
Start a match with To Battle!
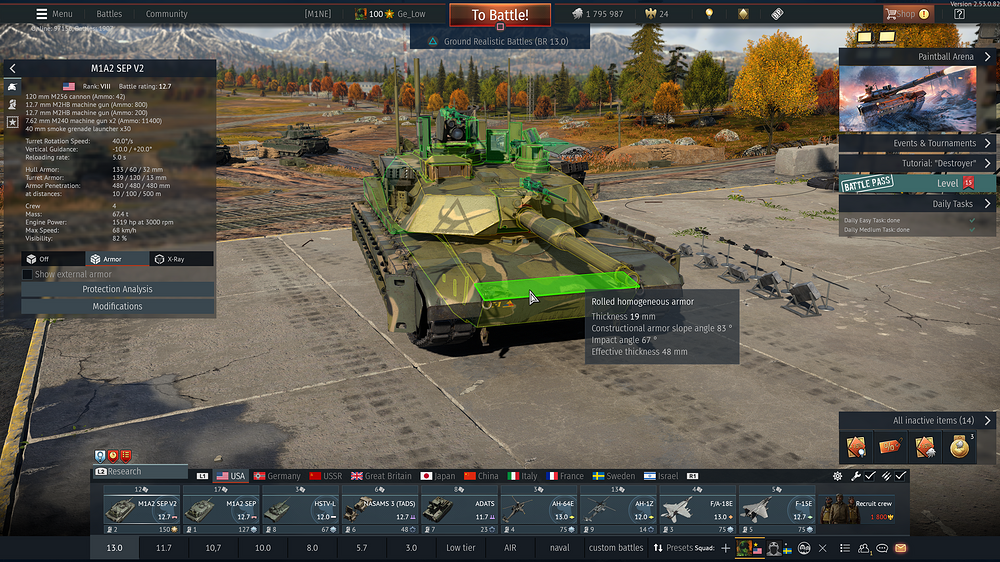click(499, 15)
